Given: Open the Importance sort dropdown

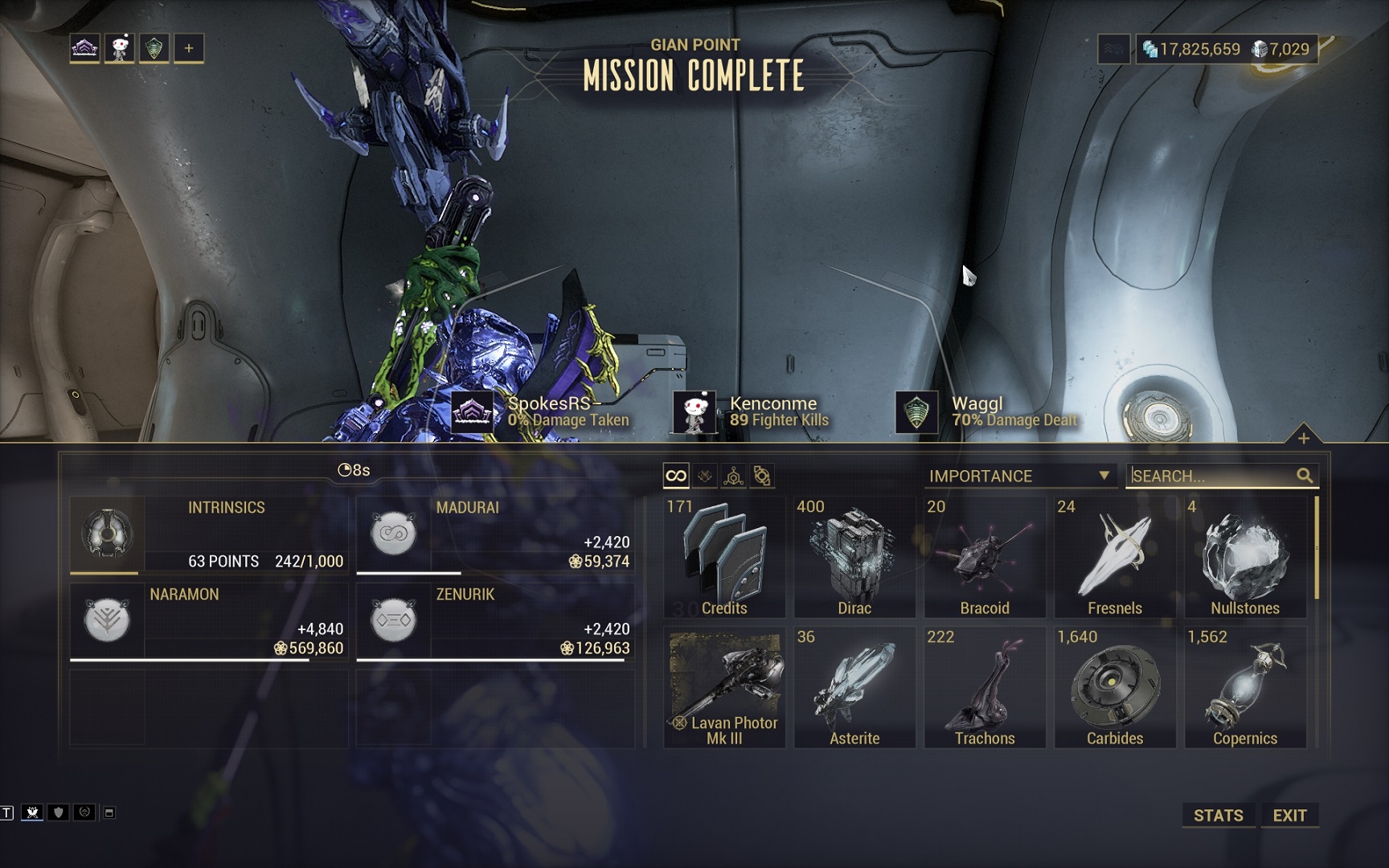Looking at the screenshot, I should click(x=1018, y=476).
